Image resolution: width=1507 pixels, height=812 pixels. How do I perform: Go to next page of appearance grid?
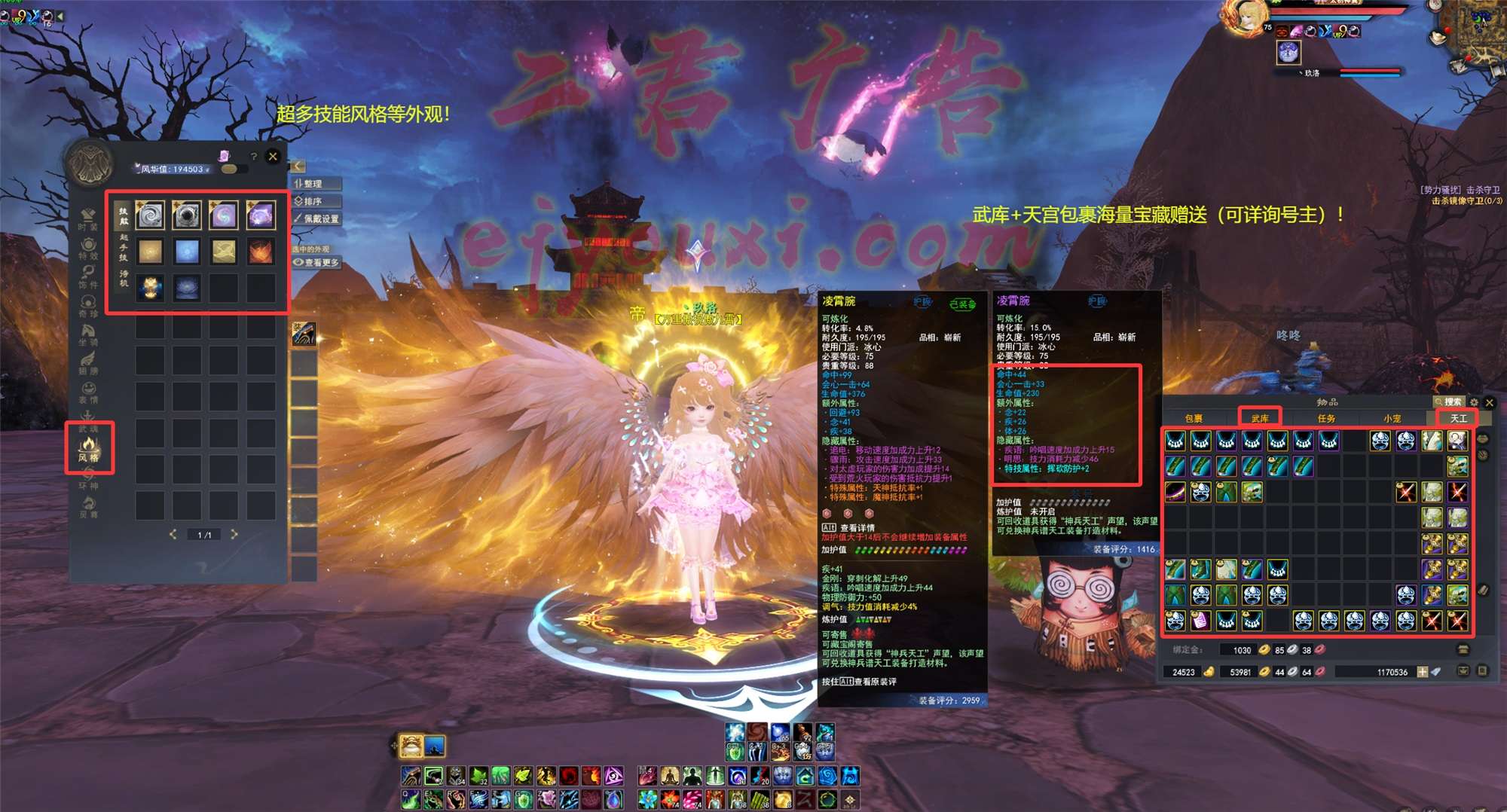tap(234, 534)
